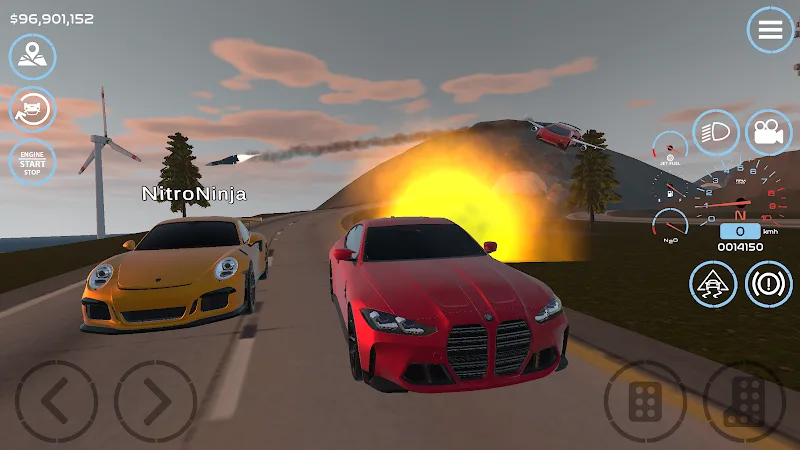The height and width of the screenshot is (450, 800).
Task: Reset the car with the flip-vehicle icon
Action: [33, 109]
